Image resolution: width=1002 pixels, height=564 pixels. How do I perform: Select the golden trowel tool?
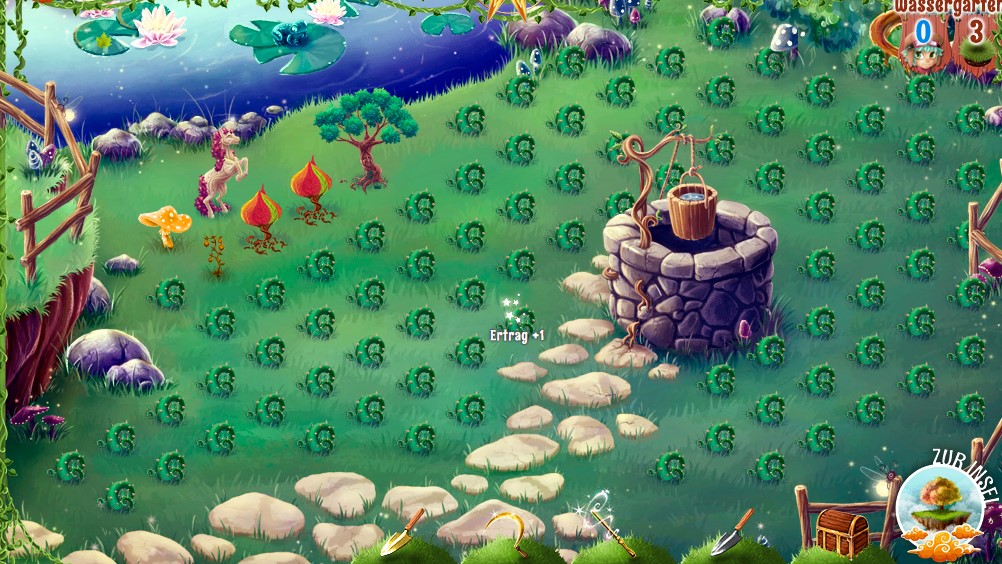click(402, 532)
